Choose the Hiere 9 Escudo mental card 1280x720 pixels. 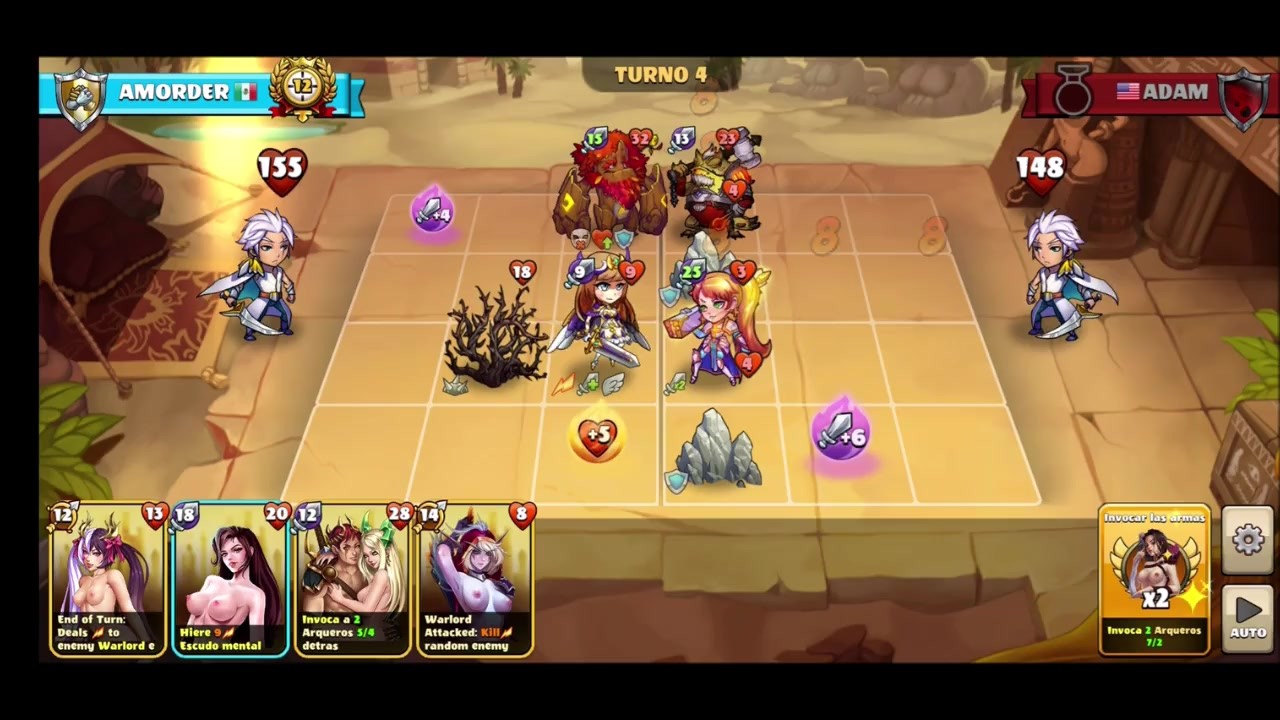[230, 582]
